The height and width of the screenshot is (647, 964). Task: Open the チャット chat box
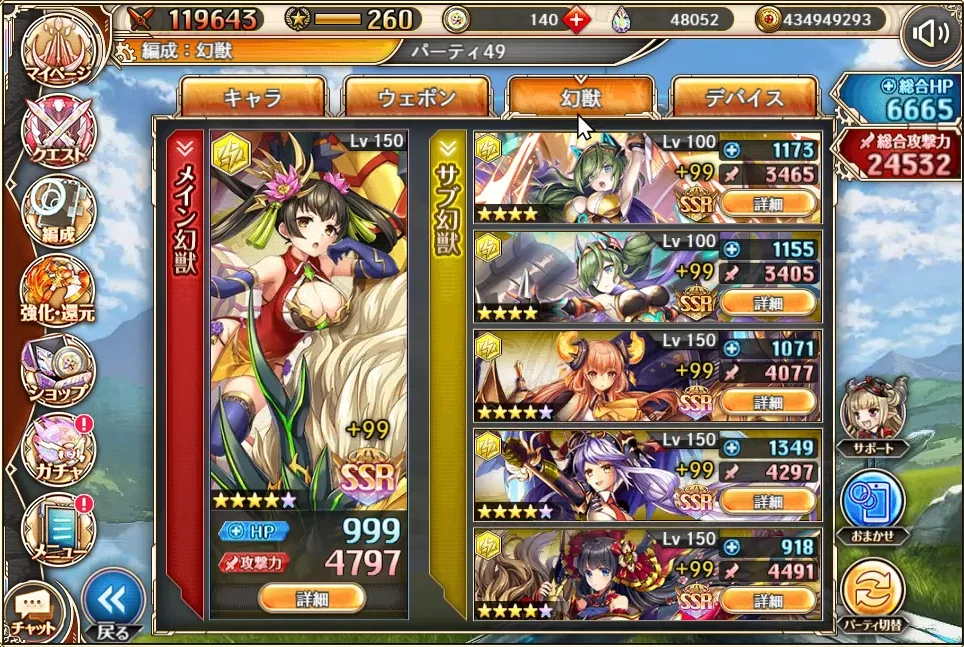click(34, 612)
